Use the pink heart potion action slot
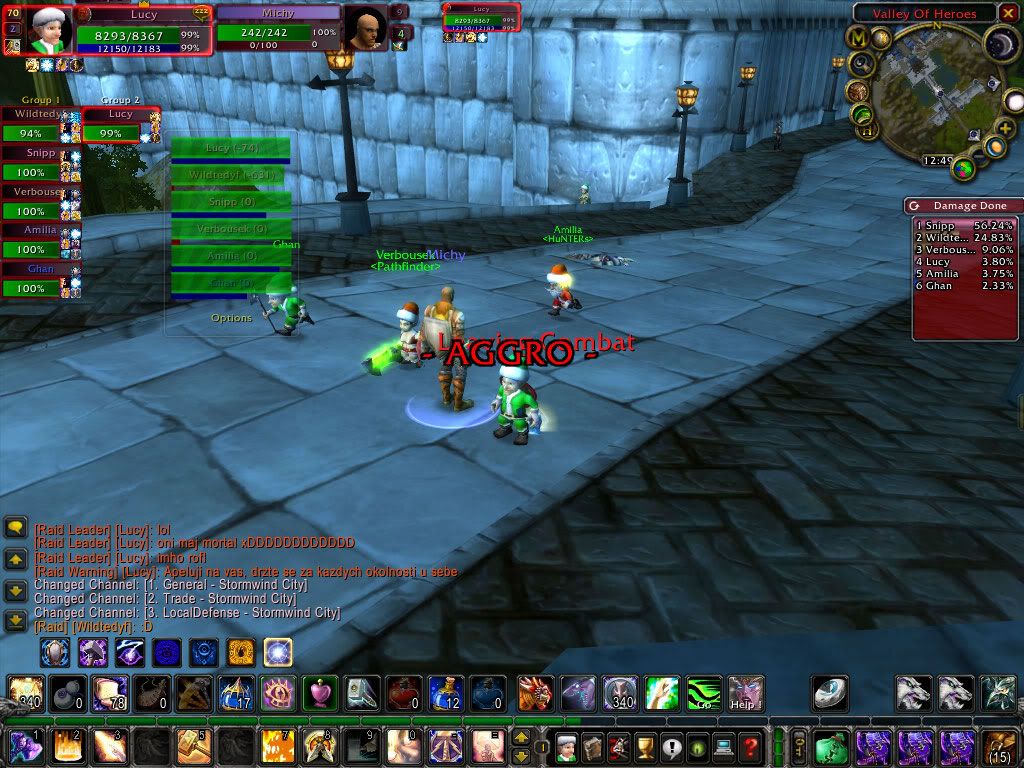Viewport: 1024px width, 768px height. coord(319,692)
